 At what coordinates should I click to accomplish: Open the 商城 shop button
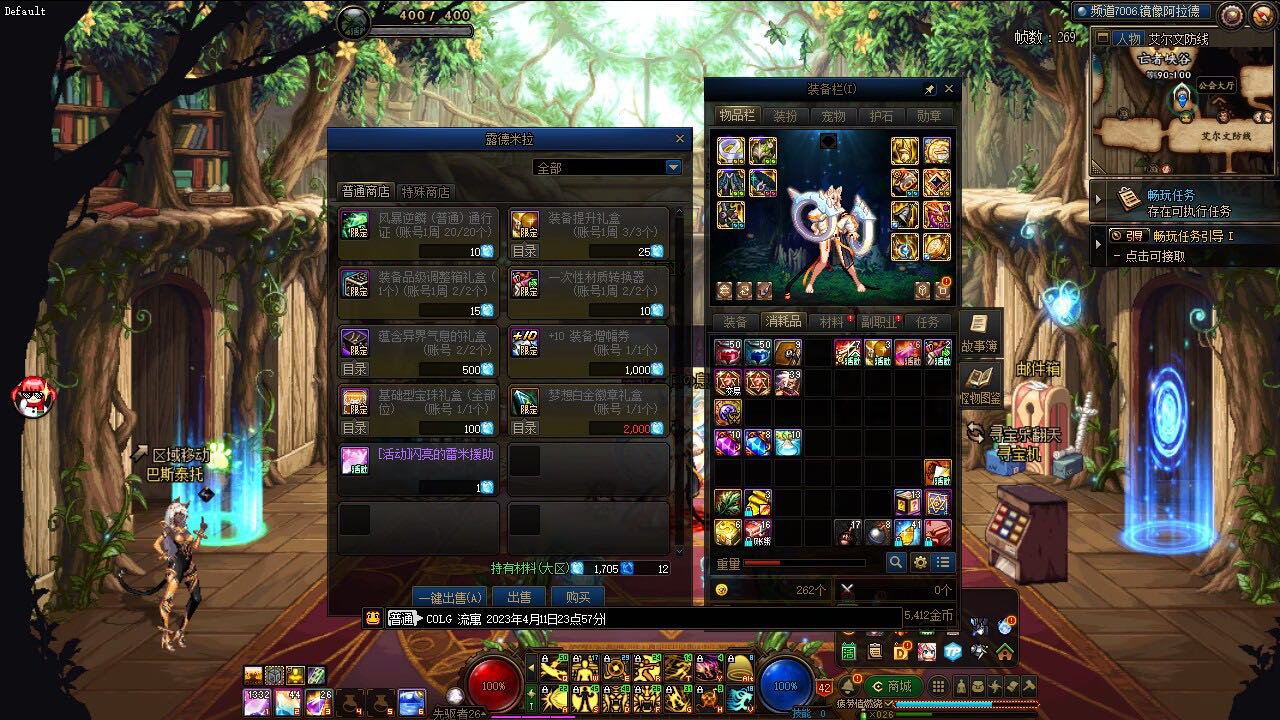(x=893, y=686)
